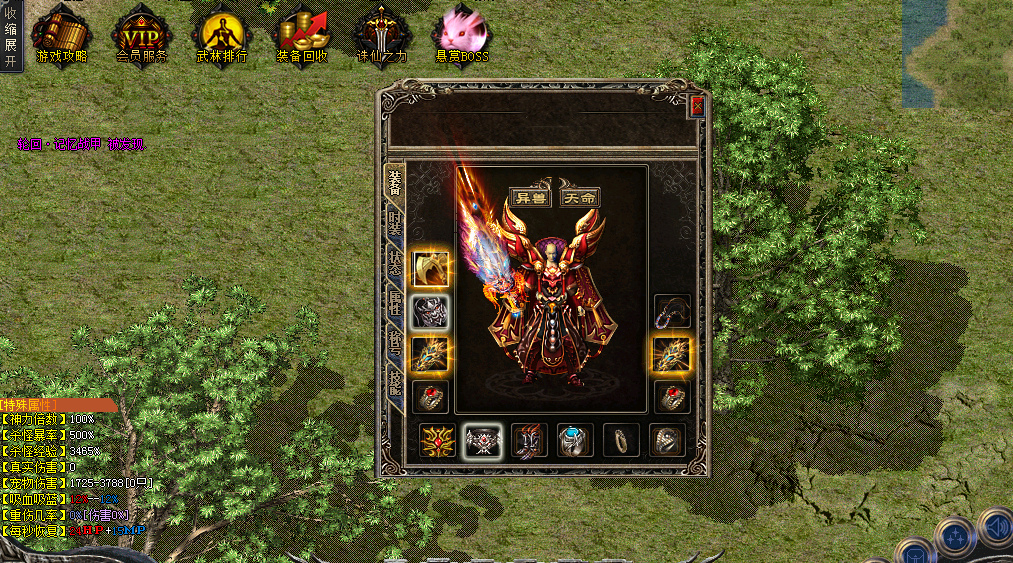Viewport: 1013px width, 563px height.
Task: Open the 游戏攻略 game guide
Action: point(61,38)
